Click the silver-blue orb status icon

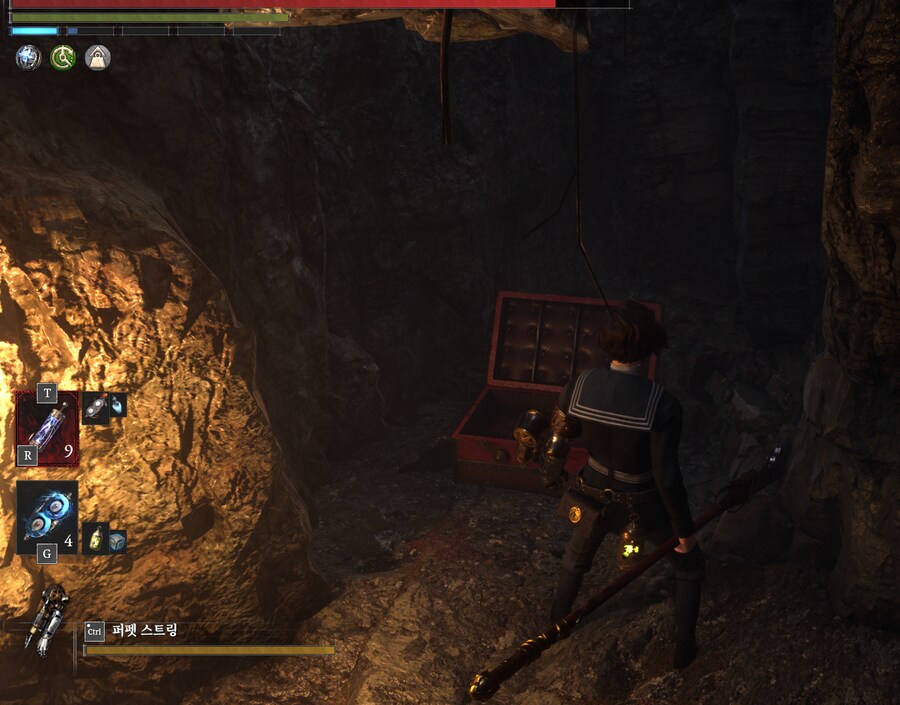click(28, 58)
